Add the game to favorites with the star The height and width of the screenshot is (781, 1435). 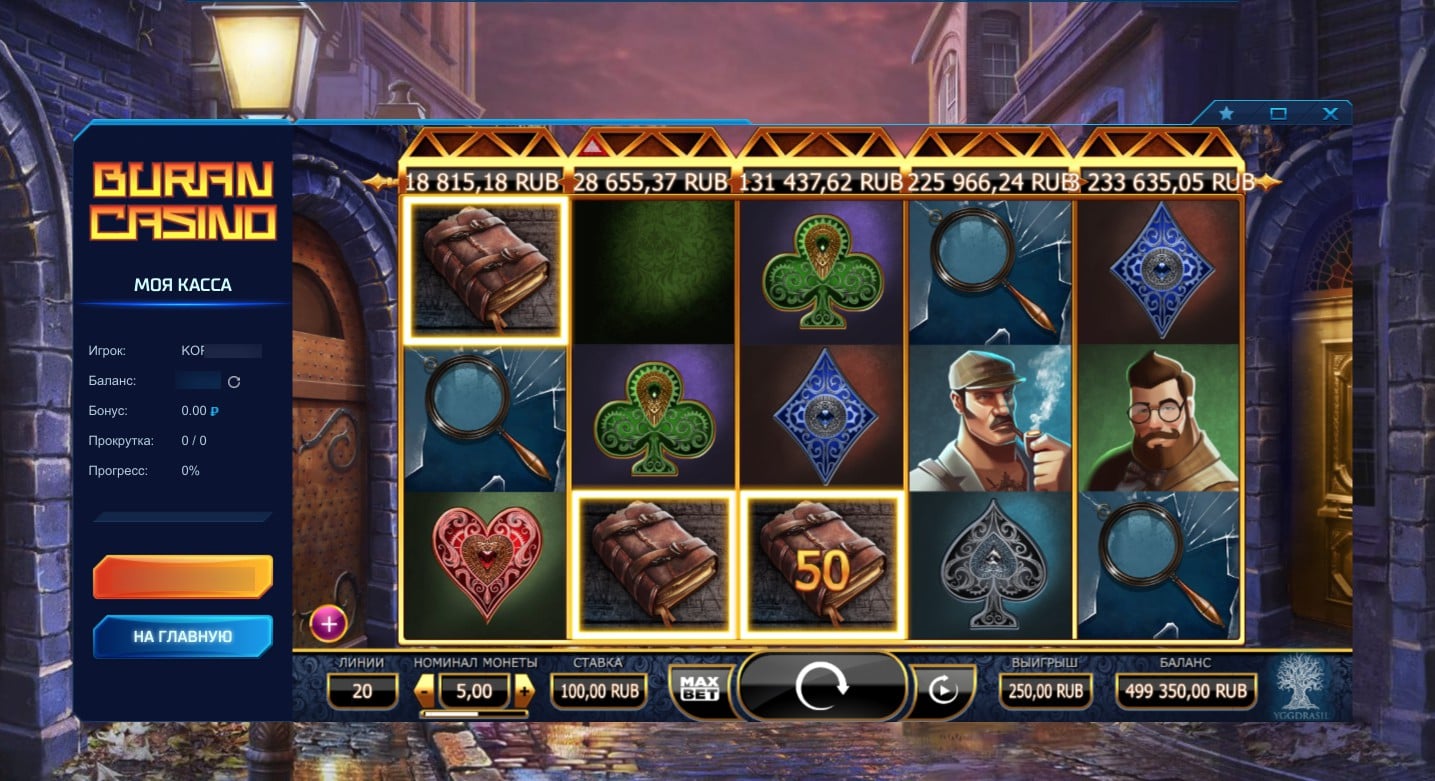(x=1226, y=114)
